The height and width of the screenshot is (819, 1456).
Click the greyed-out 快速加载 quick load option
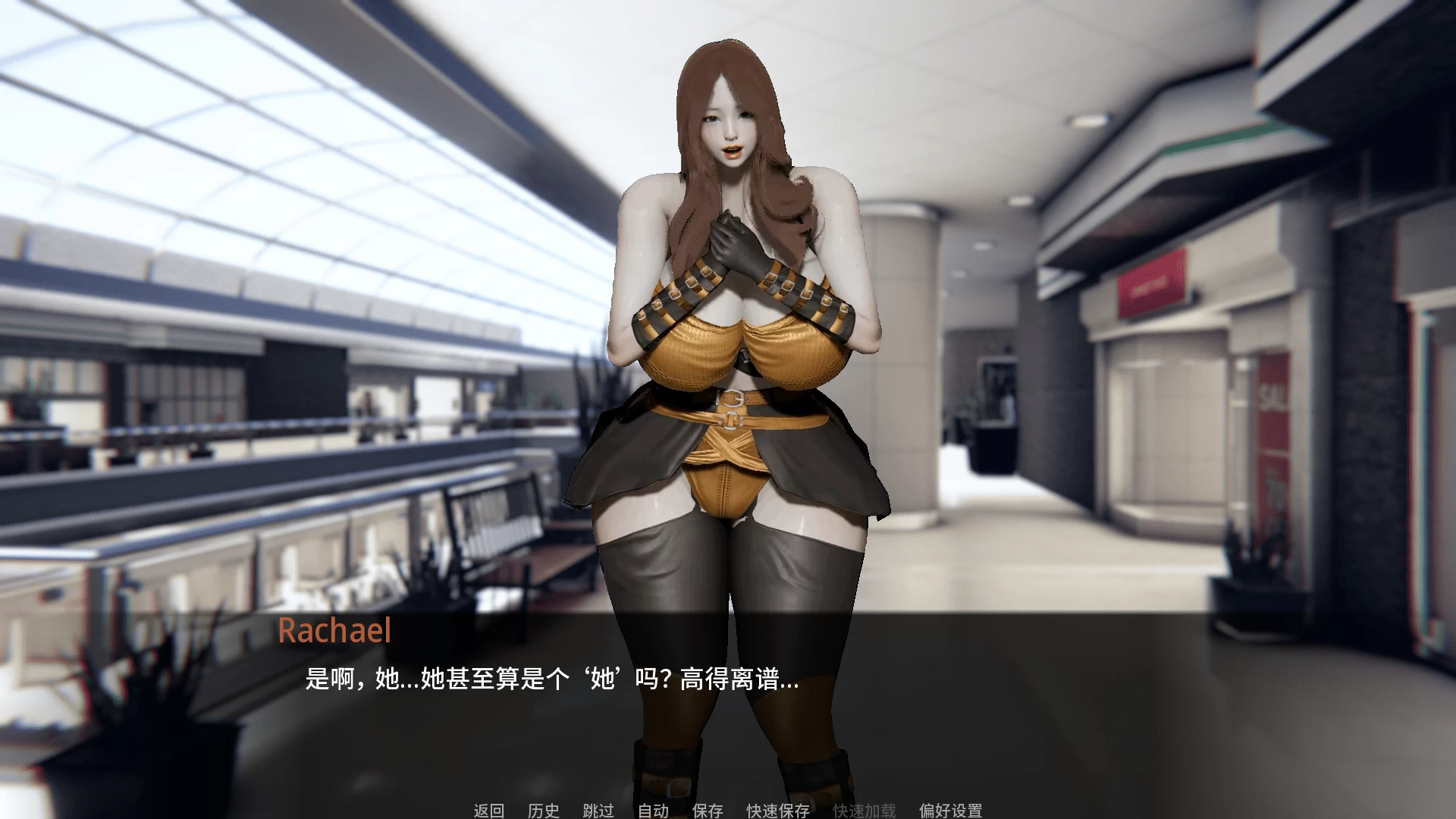[864, 811]
